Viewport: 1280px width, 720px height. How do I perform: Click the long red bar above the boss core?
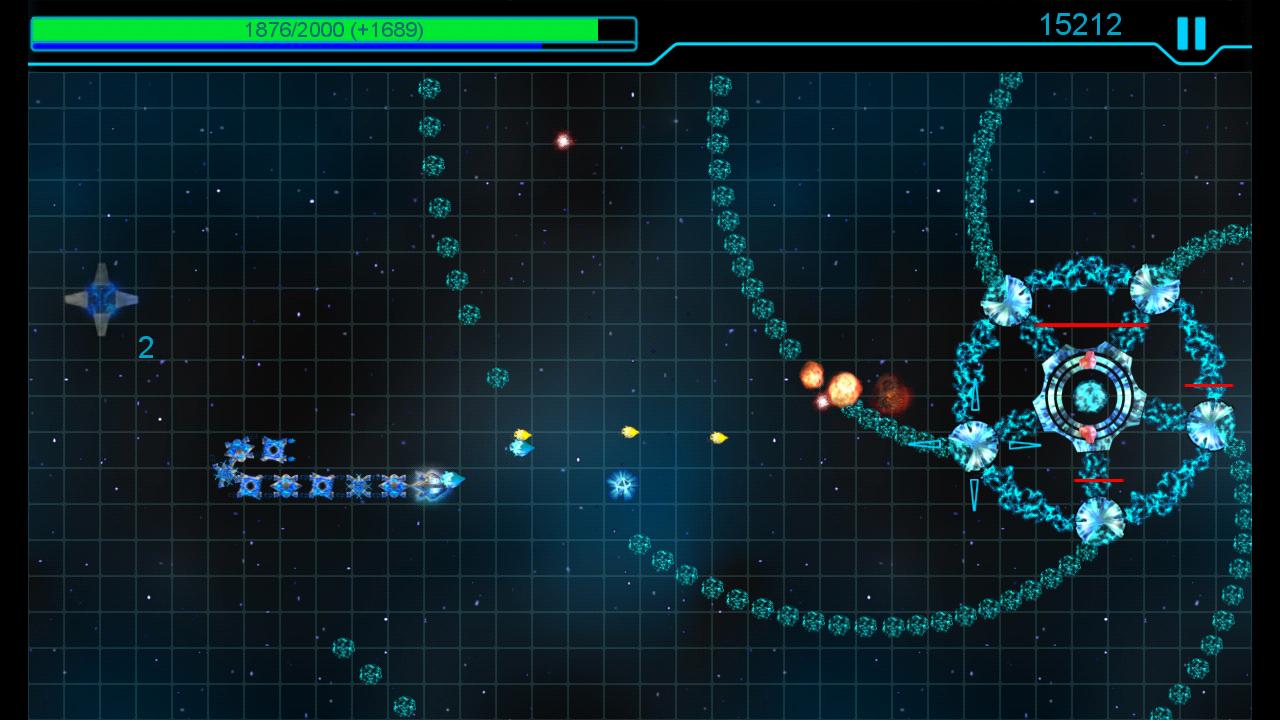pos(1094,323)
